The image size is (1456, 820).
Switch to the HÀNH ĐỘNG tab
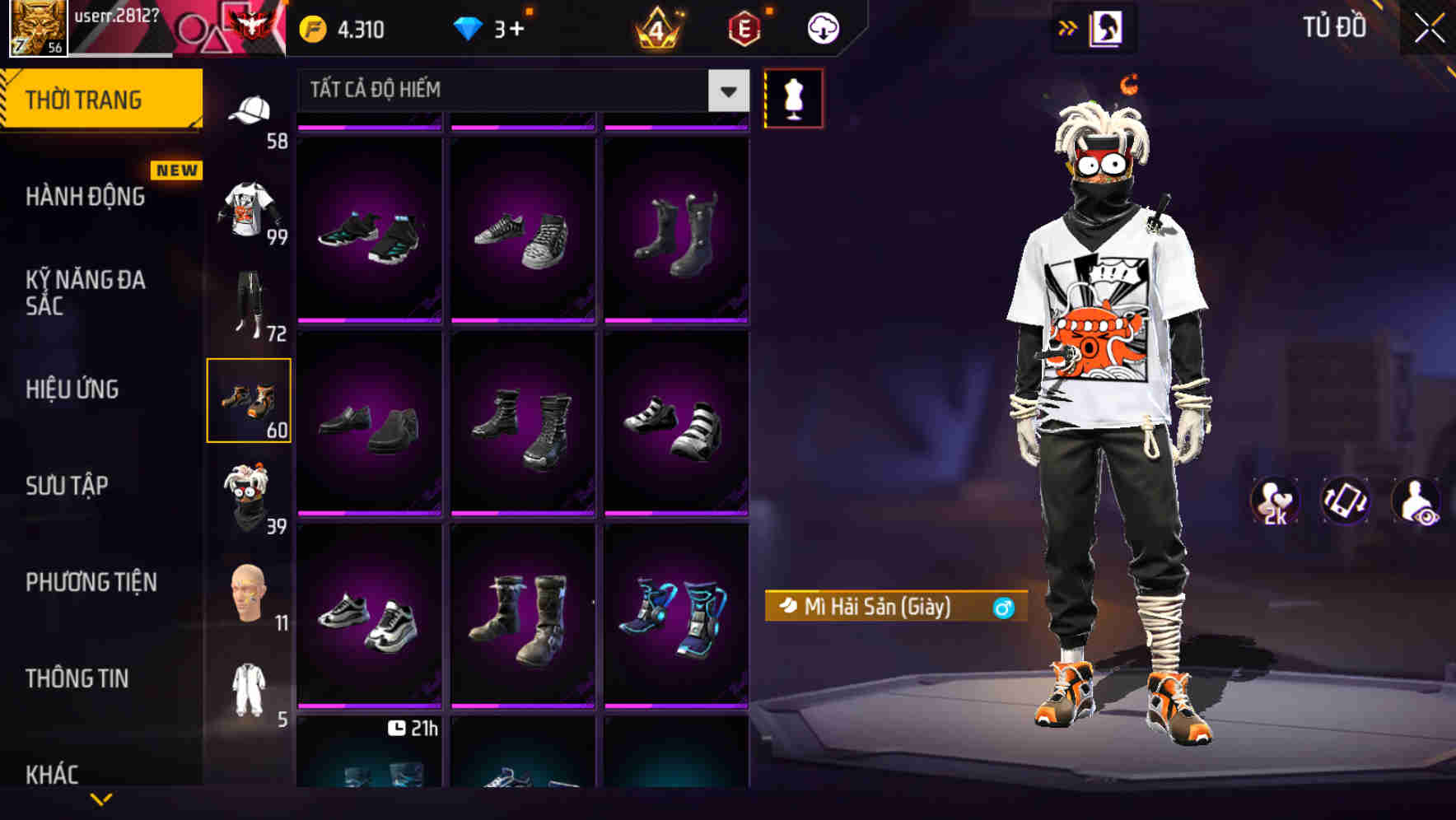coord(86,197)
